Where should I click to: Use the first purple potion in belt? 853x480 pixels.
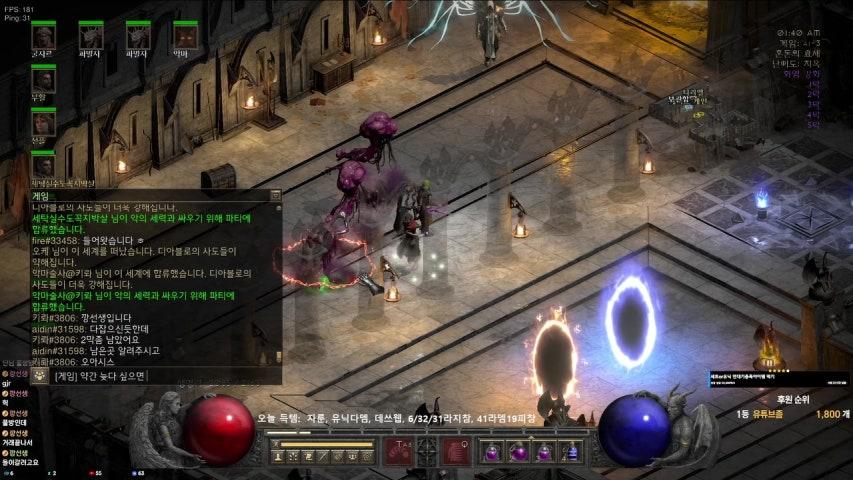(x=493, y=452)
